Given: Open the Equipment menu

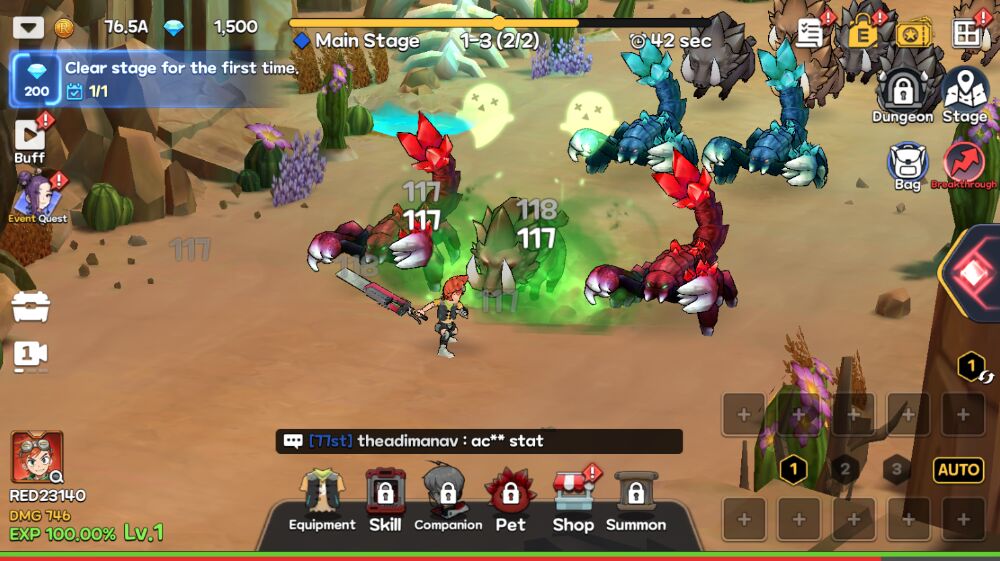Looking at the screenshot, I should [x=322, y=500].
